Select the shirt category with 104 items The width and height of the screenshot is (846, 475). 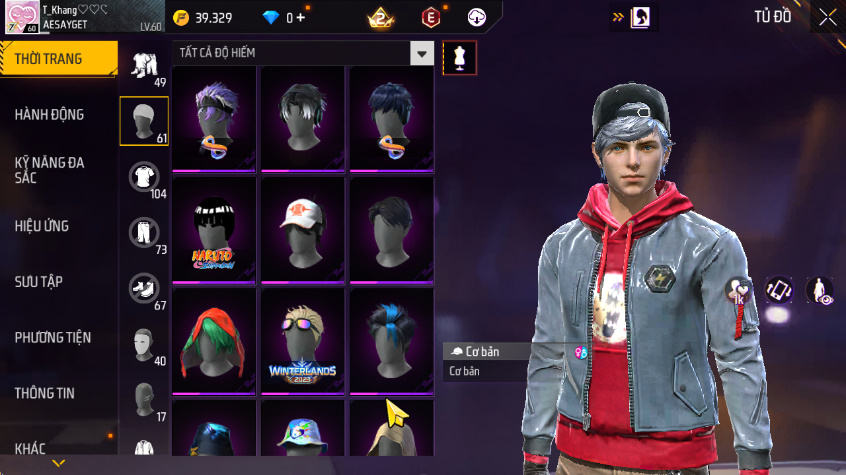coord(144,178)
